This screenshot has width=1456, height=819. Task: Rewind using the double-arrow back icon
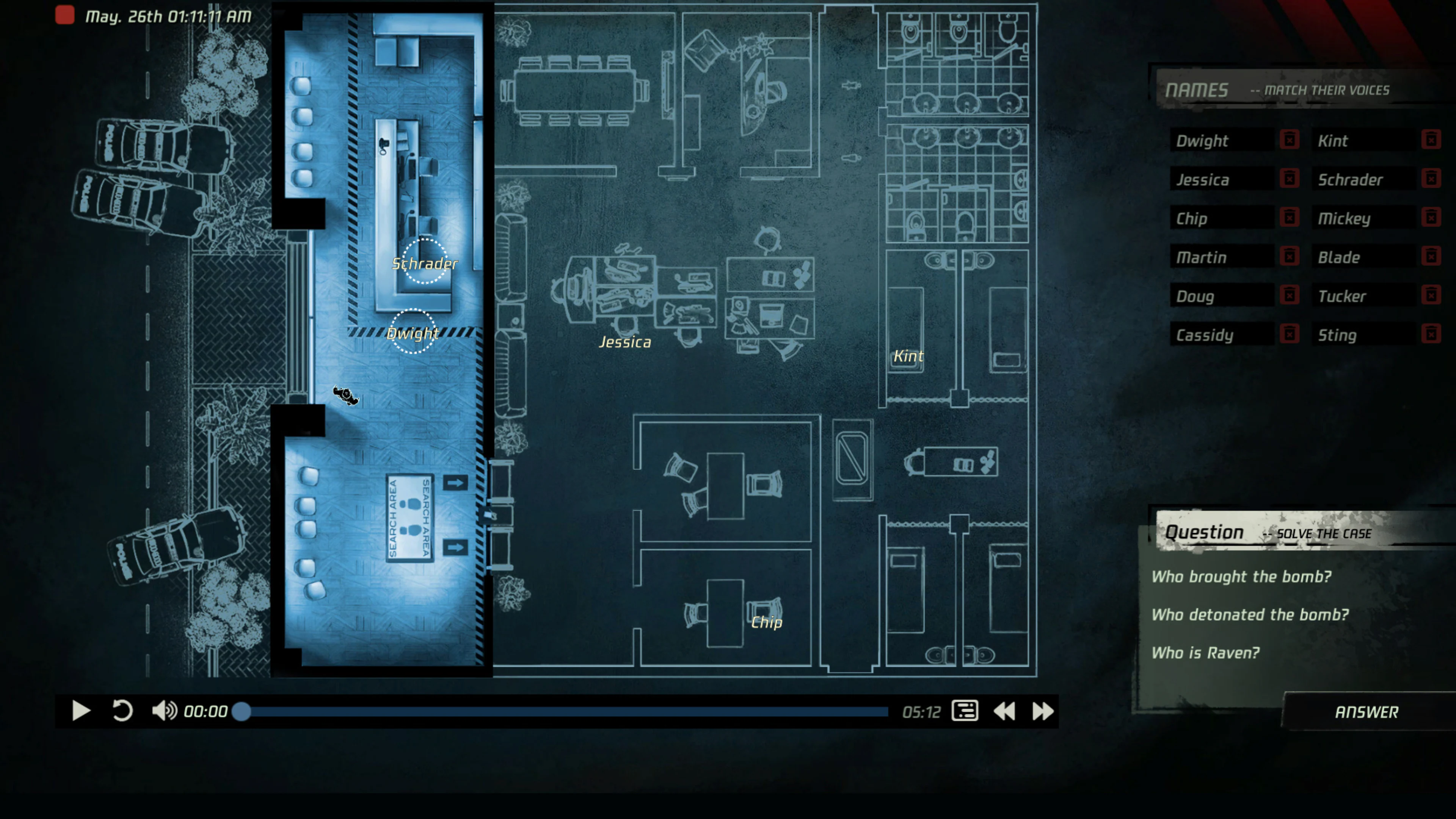[x=1006, y=711]
